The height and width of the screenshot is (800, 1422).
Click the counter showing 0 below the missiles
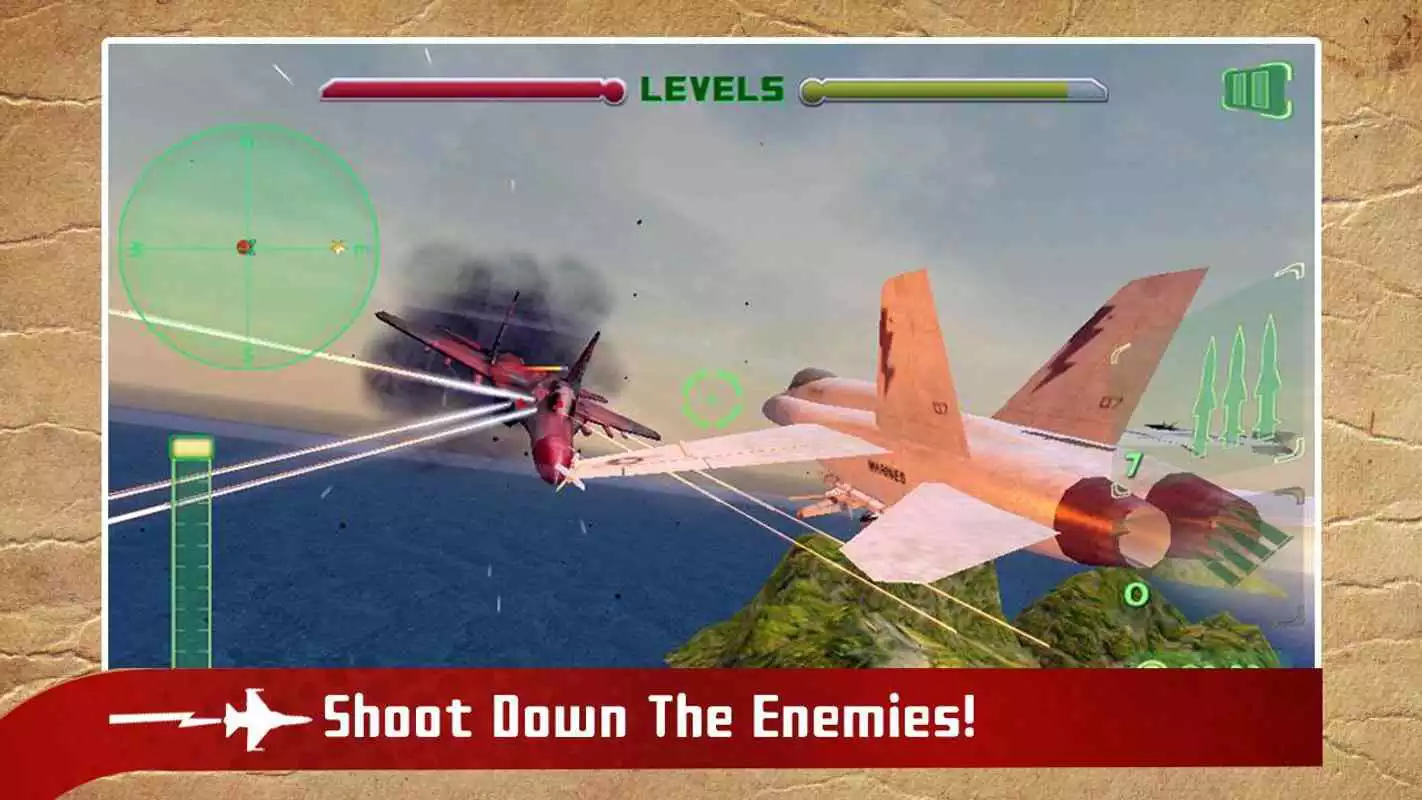(x=1136, y=594)
